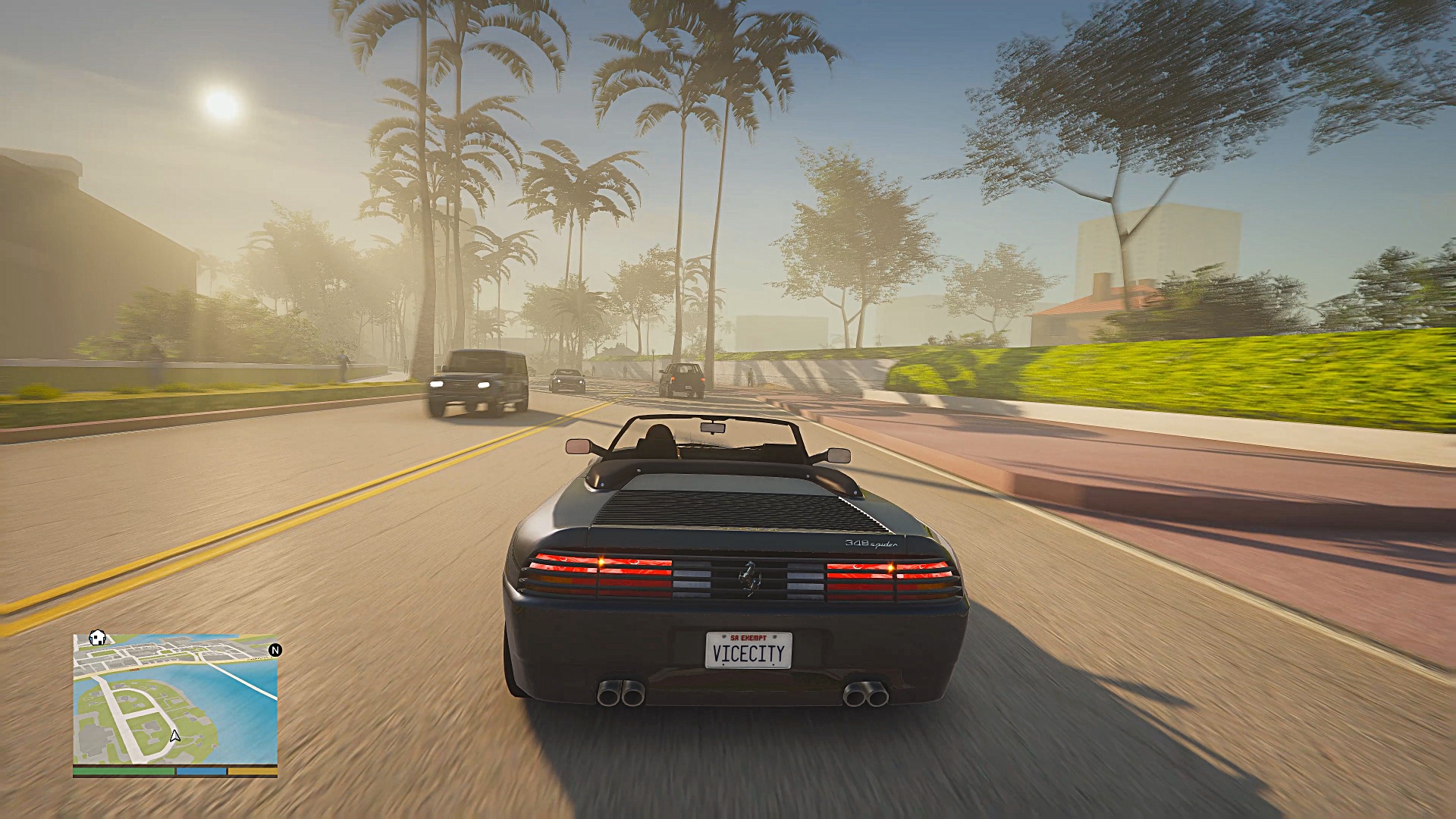1456x819 pixels.
Task: Select the 348 spider badge on the rear deck
Action: [x=870, y=544]
